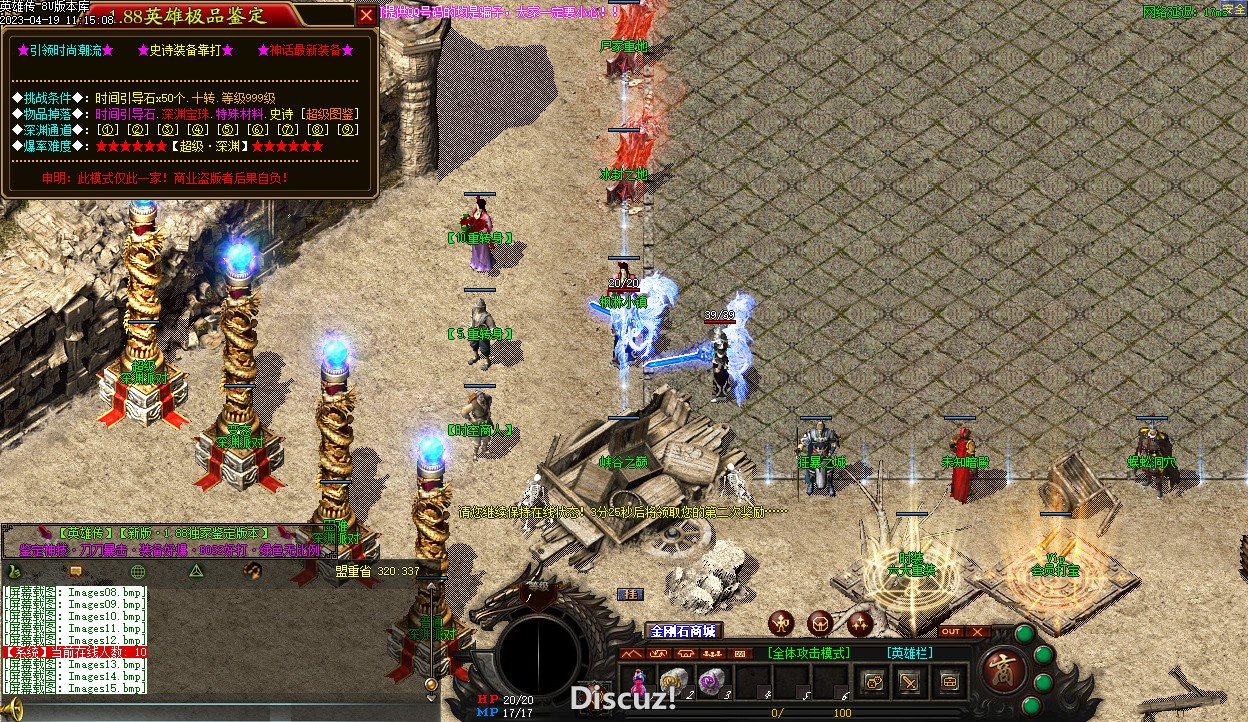The width and height of the screenshot is (1248, 722).
Task: Open the bag icon button
Action: 947,683
